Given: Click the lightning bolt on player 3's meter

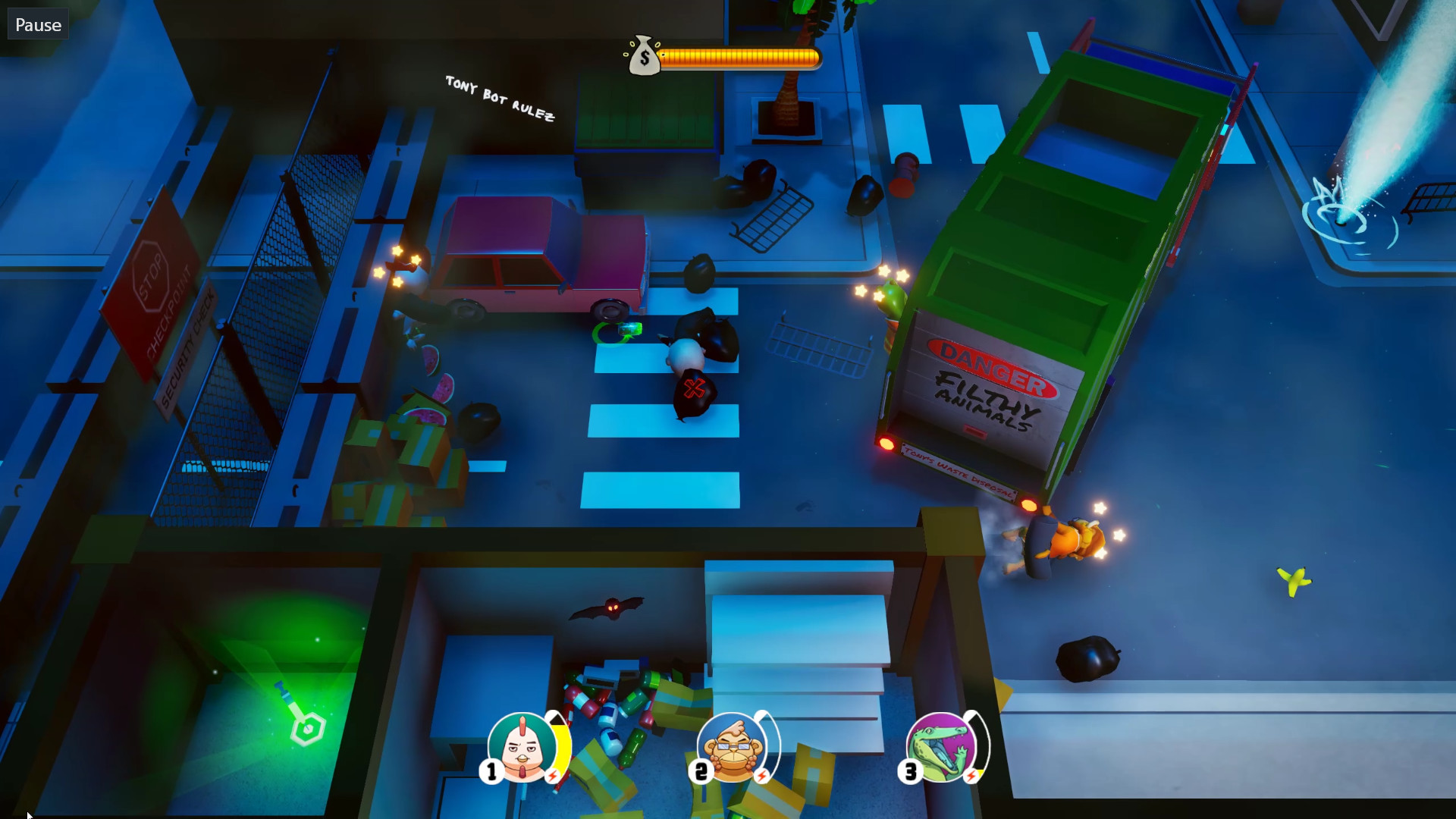Looking at the screenshot, I should click(x=973, y=773).
